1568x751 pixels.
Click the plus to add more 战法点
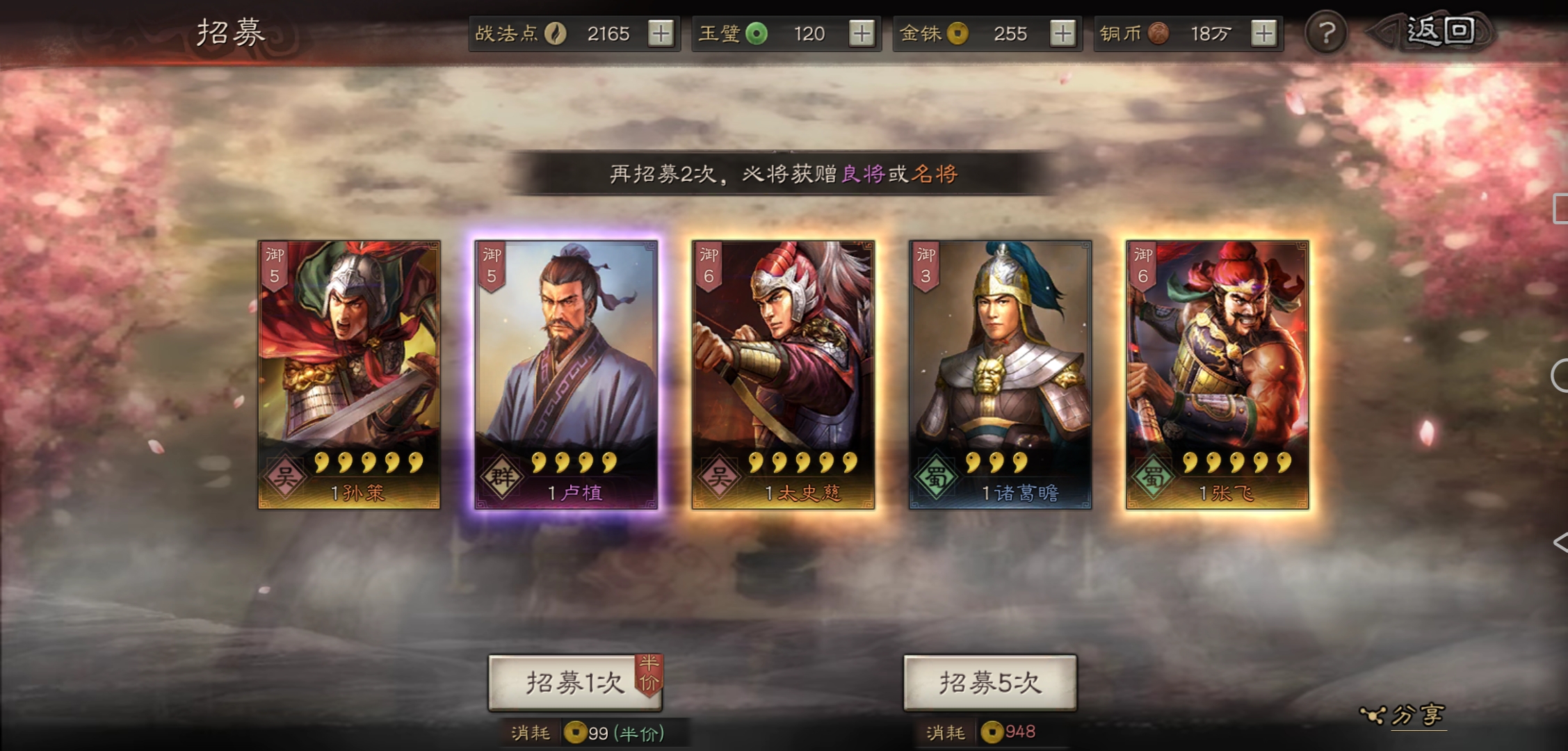click(663, 33)
